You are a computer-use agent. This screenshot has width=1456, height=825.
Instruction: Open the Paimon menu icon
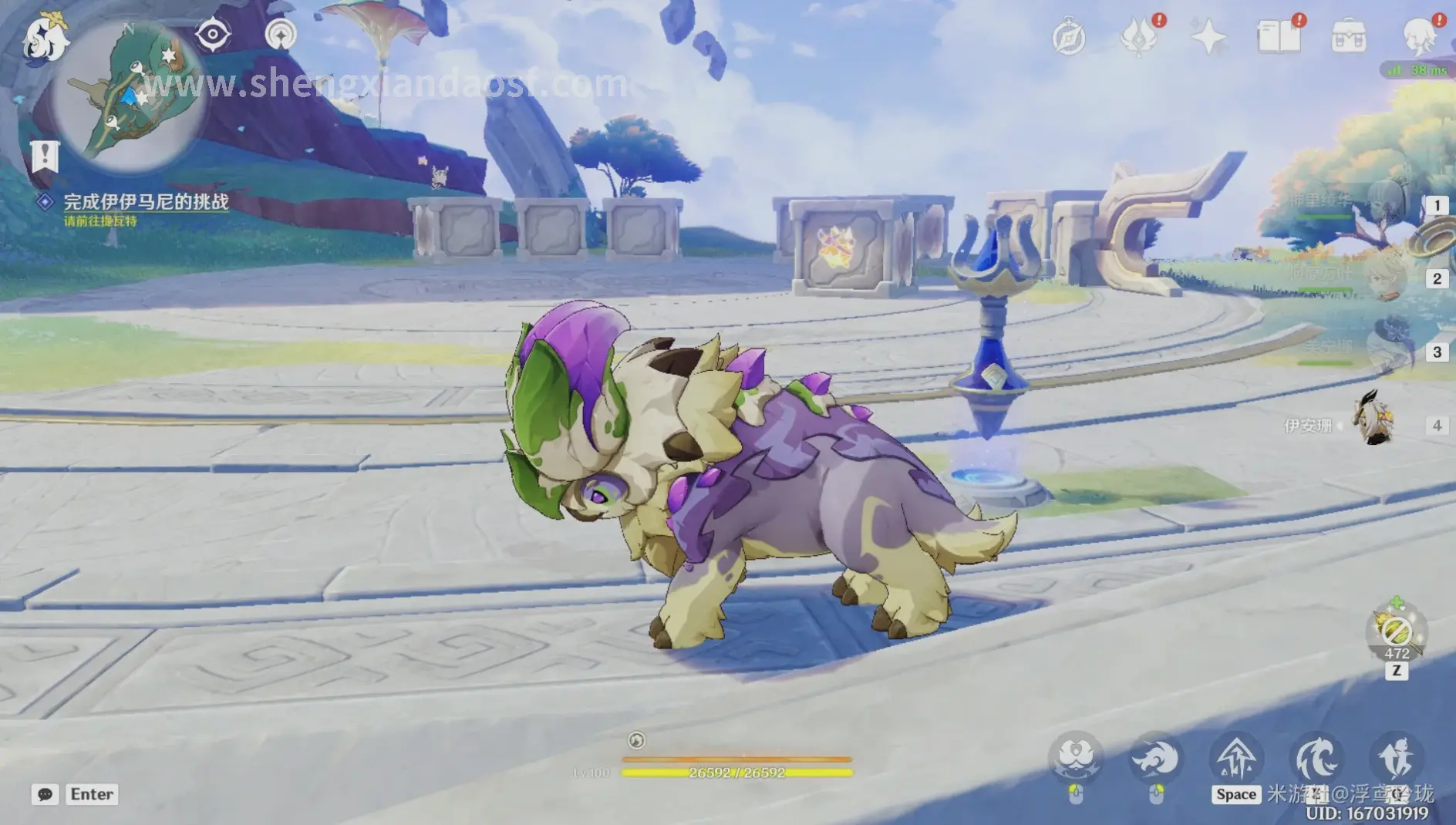pyautogui.click(x=45, y=37)
